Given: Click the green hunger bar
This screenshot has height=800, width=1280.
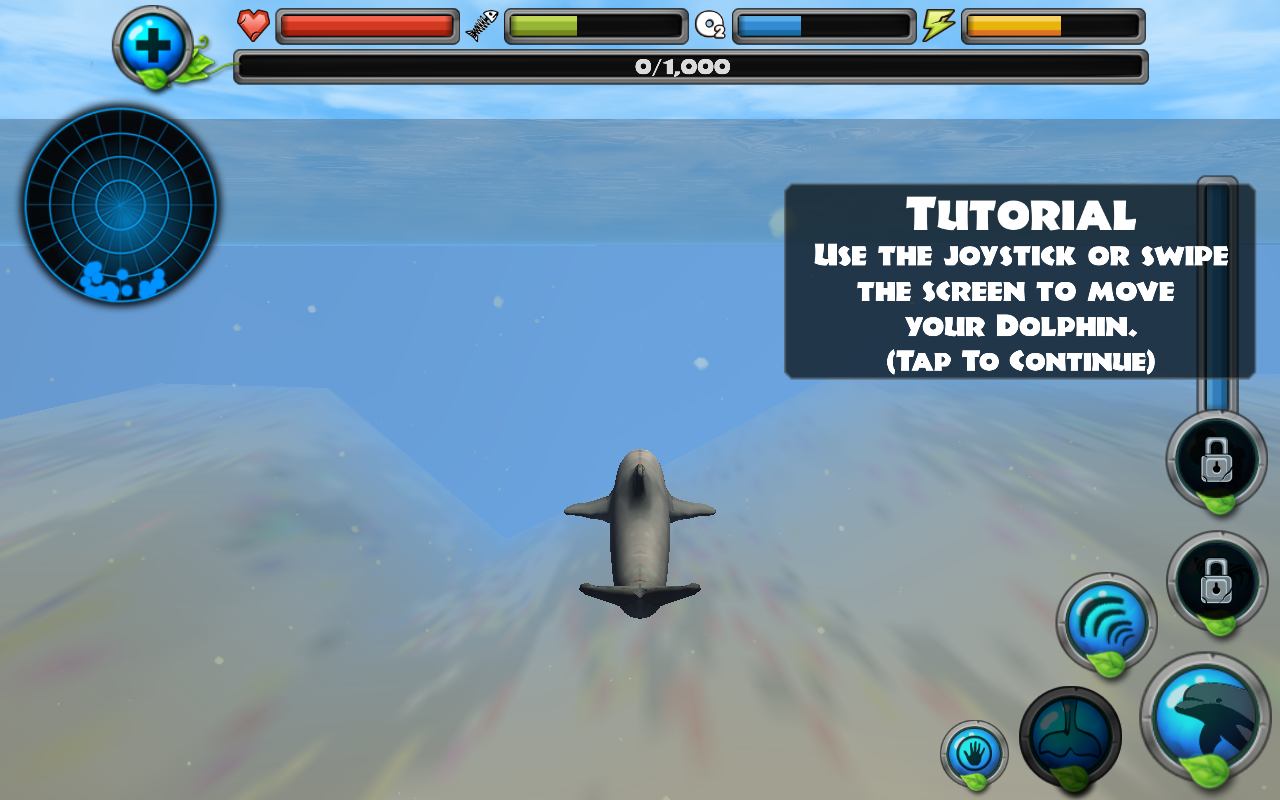Looking at the screenshot, I should pos(595,26).
